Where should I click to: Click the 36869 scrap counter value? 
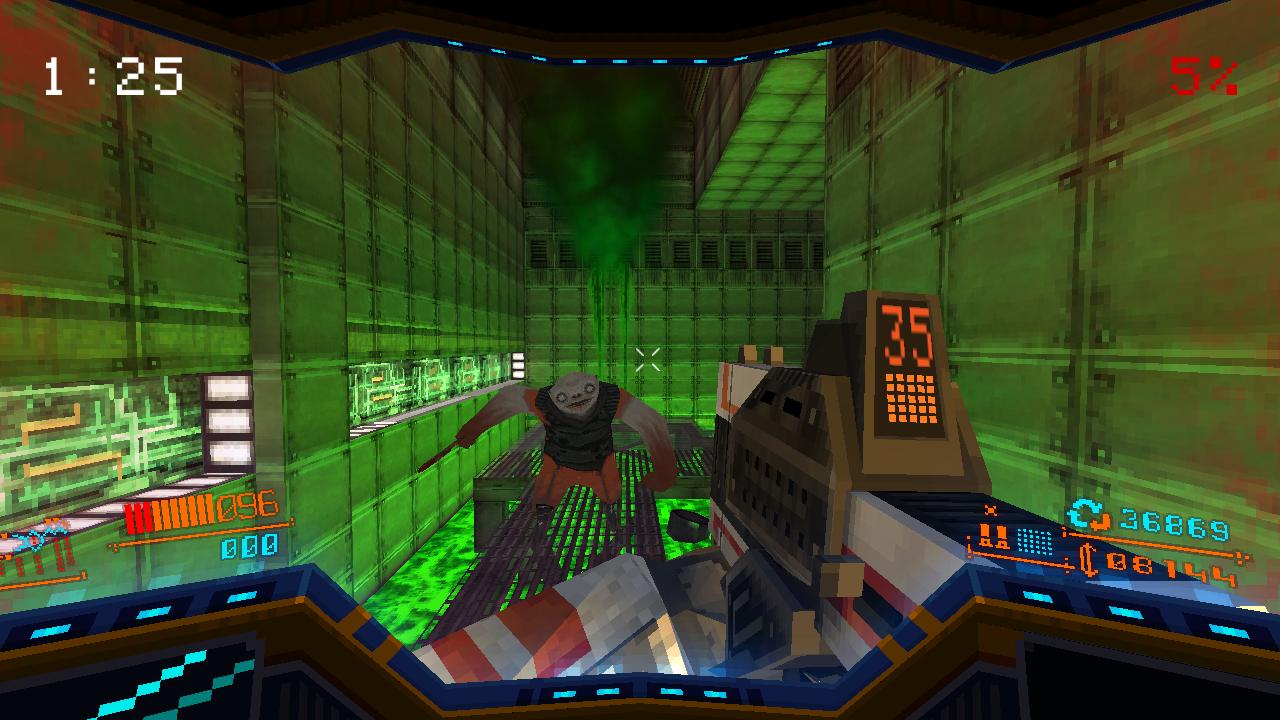point(1177,520)
